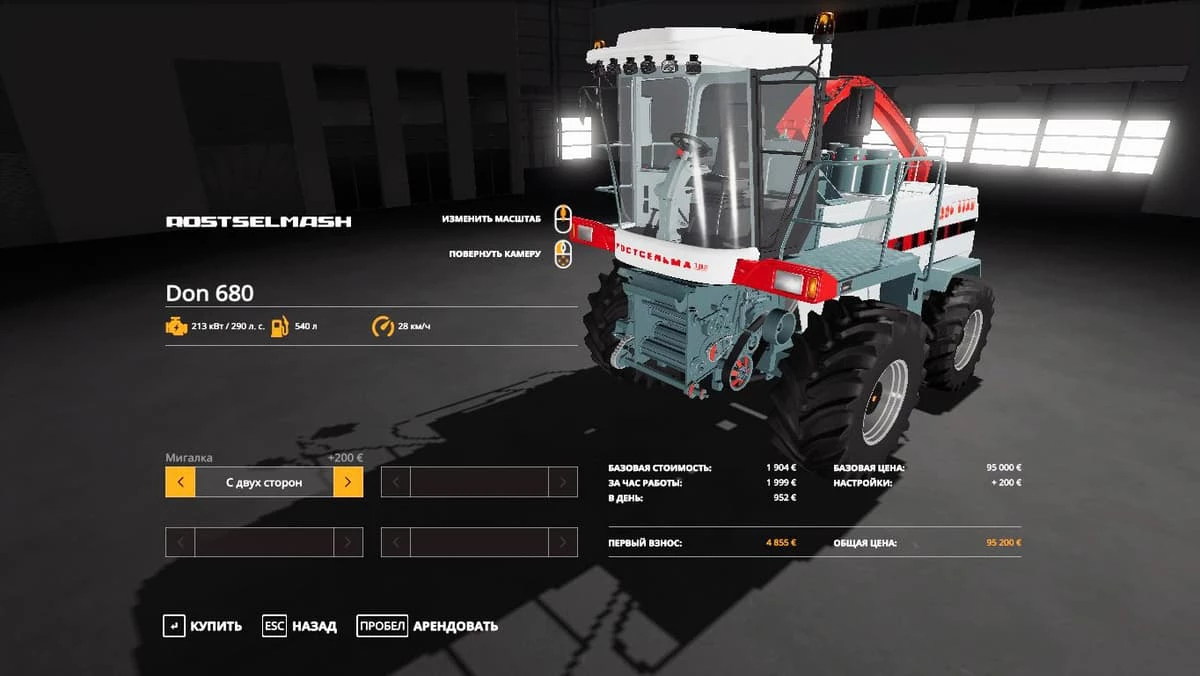Select previous Мигалка option with left arrow
Screen dimensions: 1200x676
[x=180, y=482]
